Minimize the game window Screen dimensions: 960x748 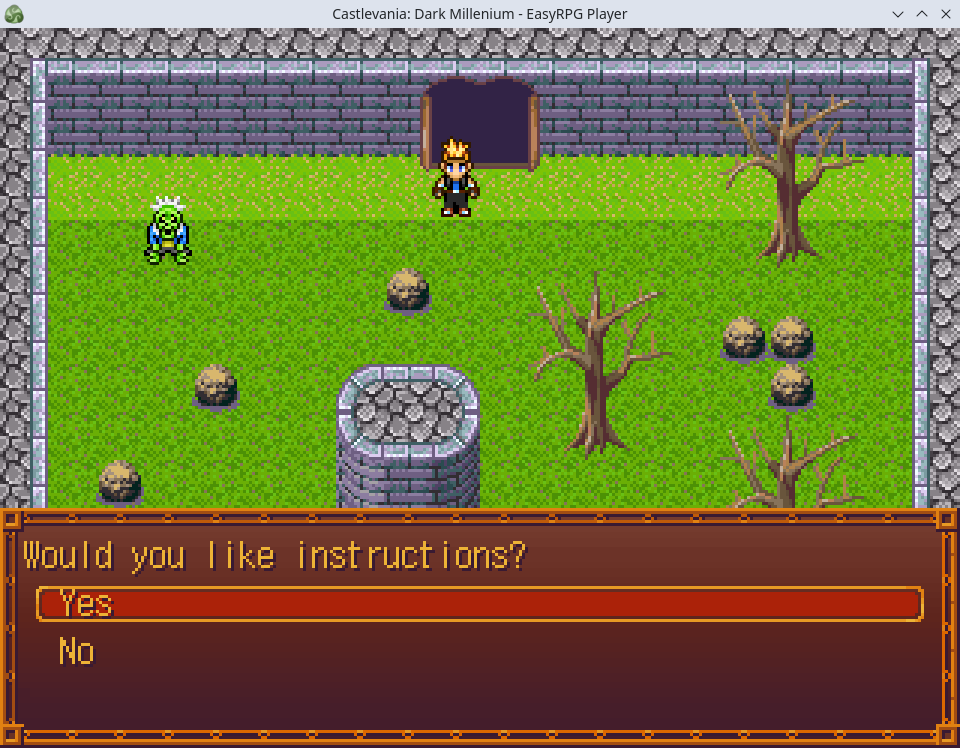click(898, 14)
